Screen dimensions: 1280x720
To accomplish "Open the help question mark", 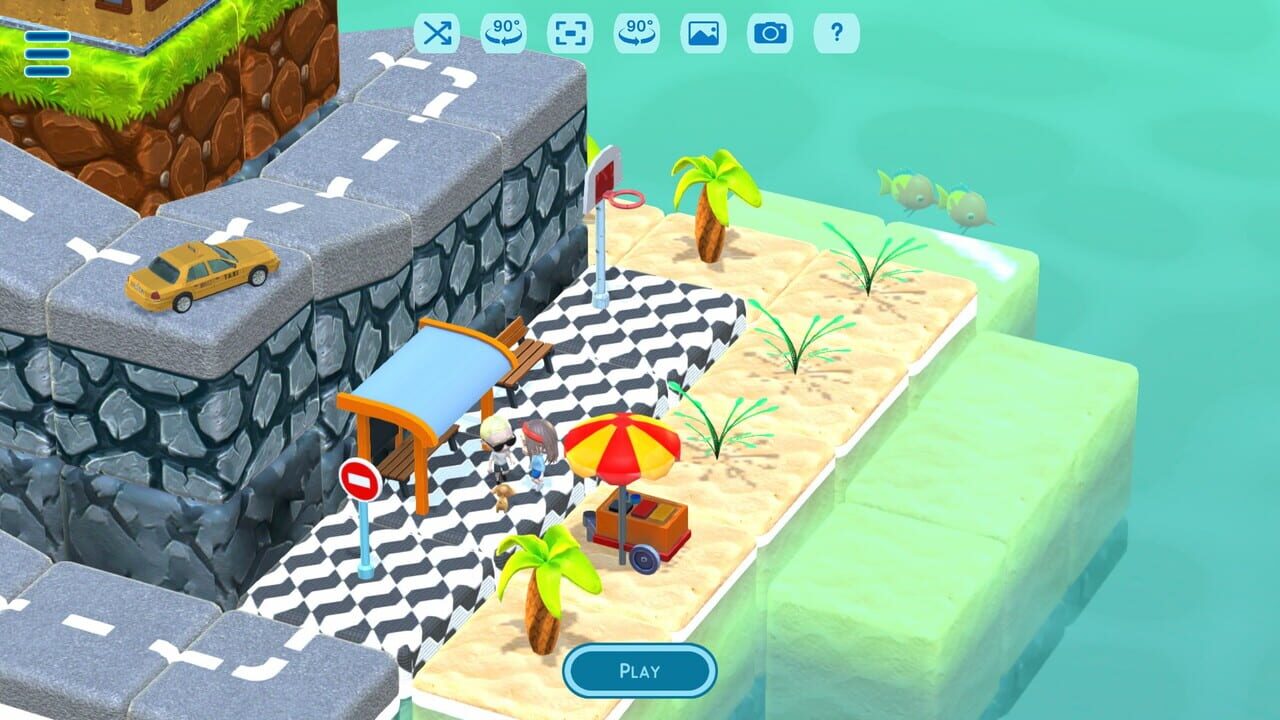I will click(x=838, y=33).
